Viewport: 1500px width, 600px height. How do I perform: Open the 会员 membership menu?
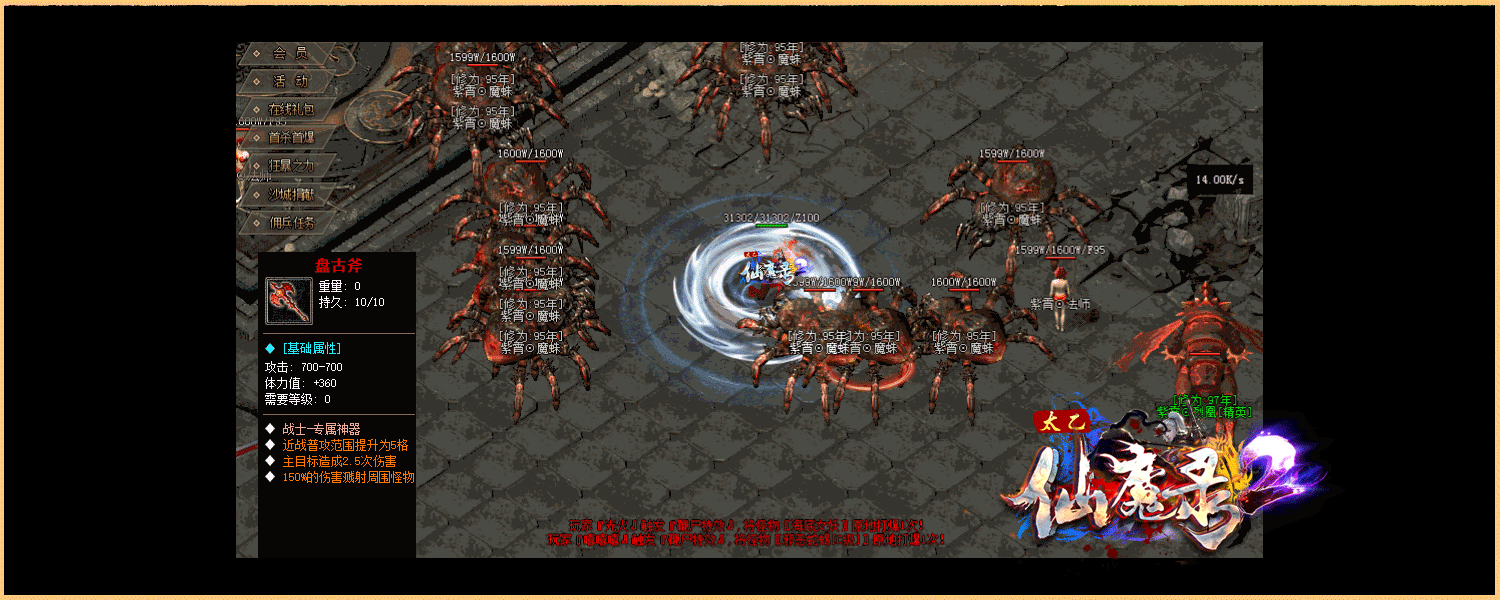point(289,53)
